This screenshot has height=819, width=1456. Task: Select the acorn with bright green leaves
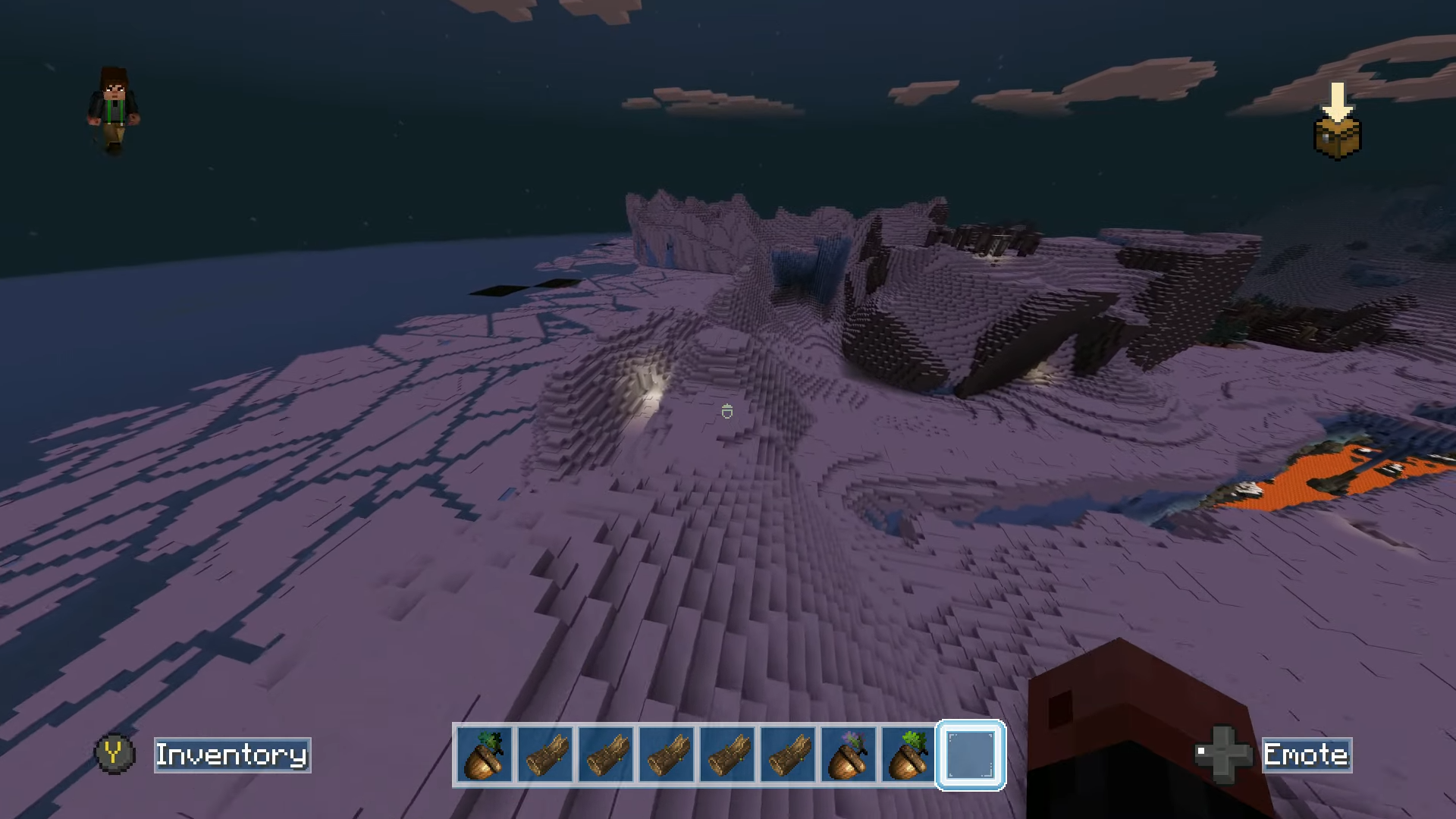(x=908, y=755)
